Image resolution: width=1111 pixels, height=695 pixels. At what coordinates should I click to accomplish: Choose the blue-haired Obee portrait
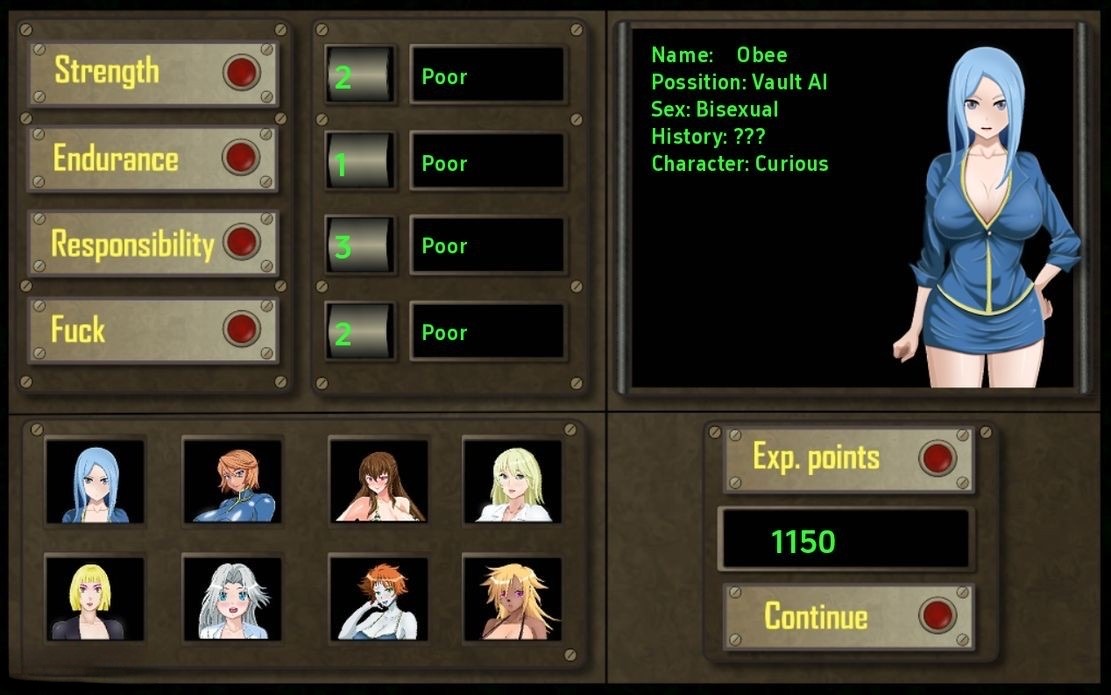click(x=95, y=482)
